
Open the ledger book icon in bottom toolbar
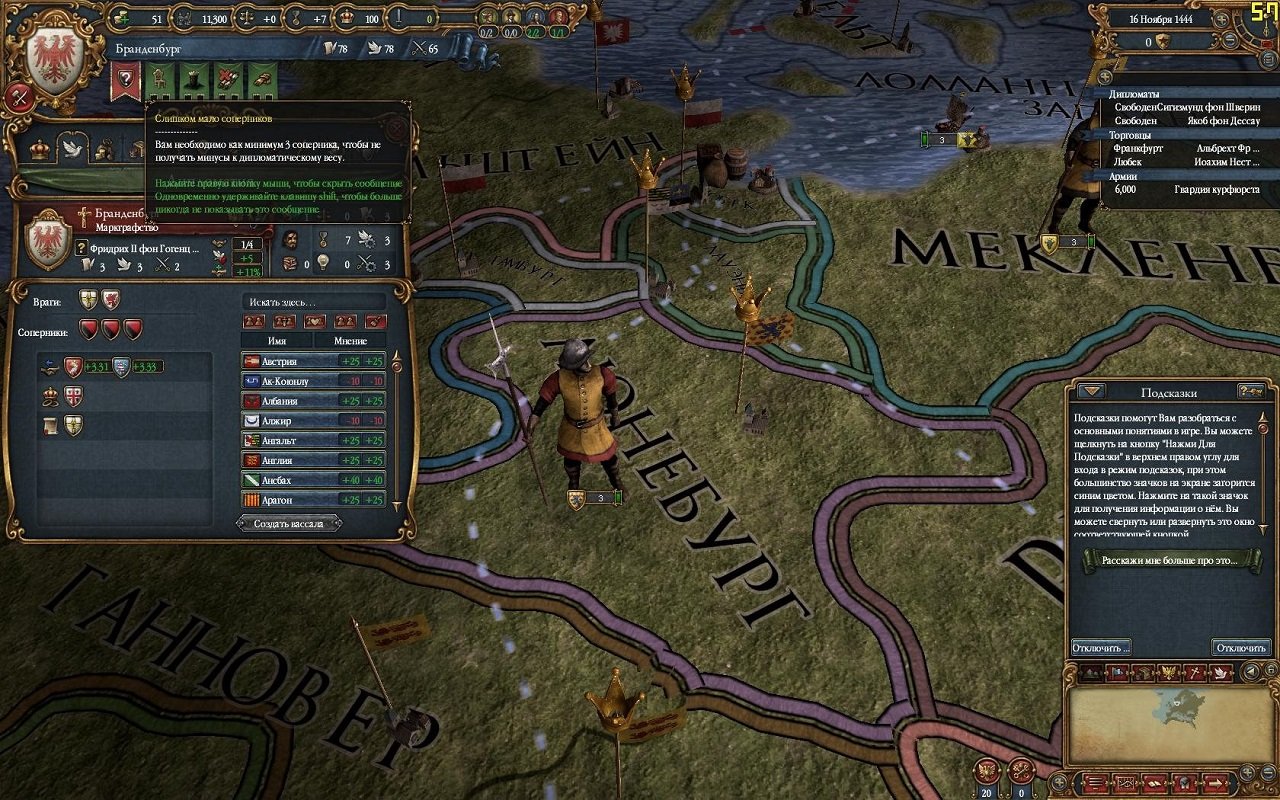click(1156, 782)
